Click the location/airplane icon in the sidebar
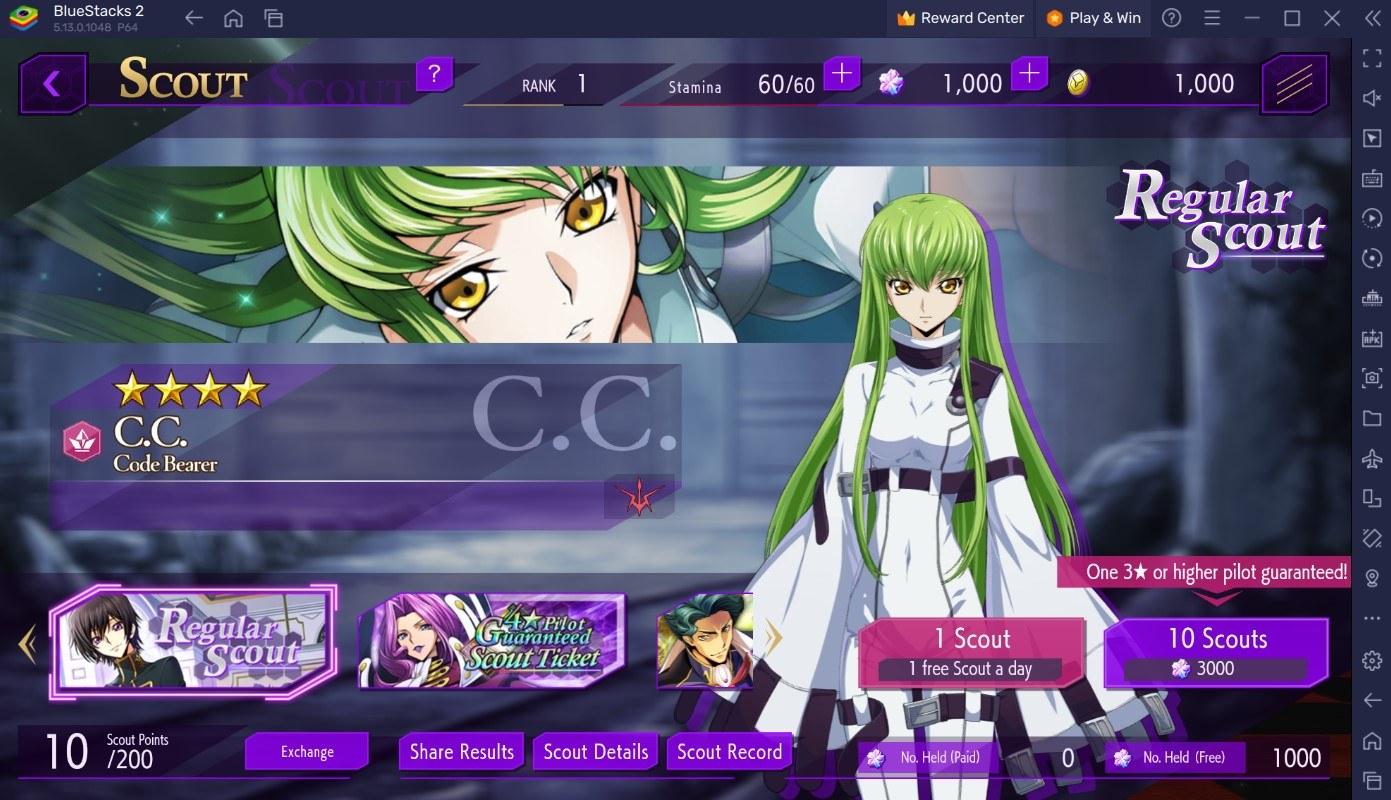This screenshot has height=800, width=1391. pyautogui.click(x=1371, y=460)
